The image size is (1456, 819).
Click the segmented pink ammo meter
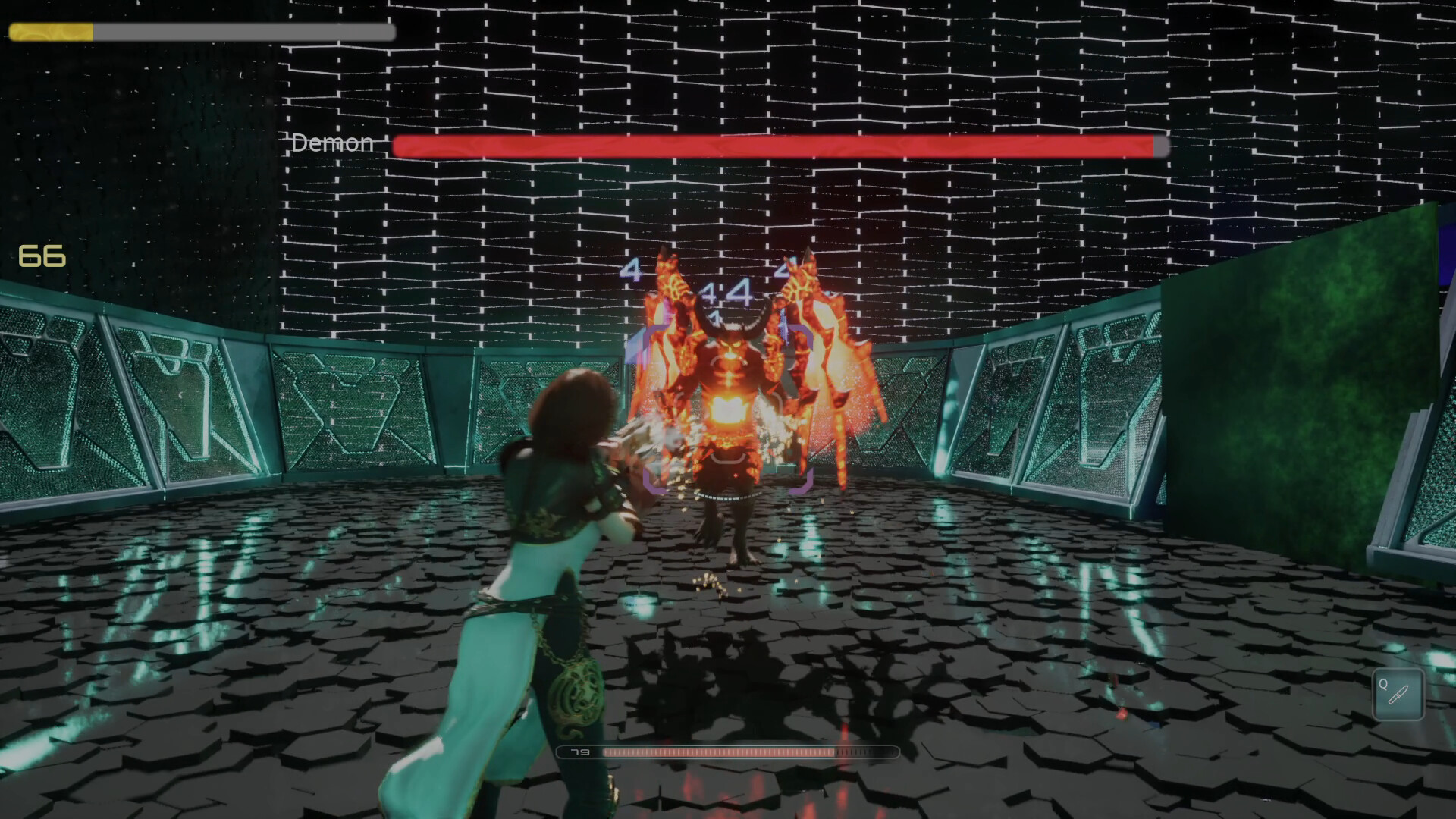tap(720, 752)
